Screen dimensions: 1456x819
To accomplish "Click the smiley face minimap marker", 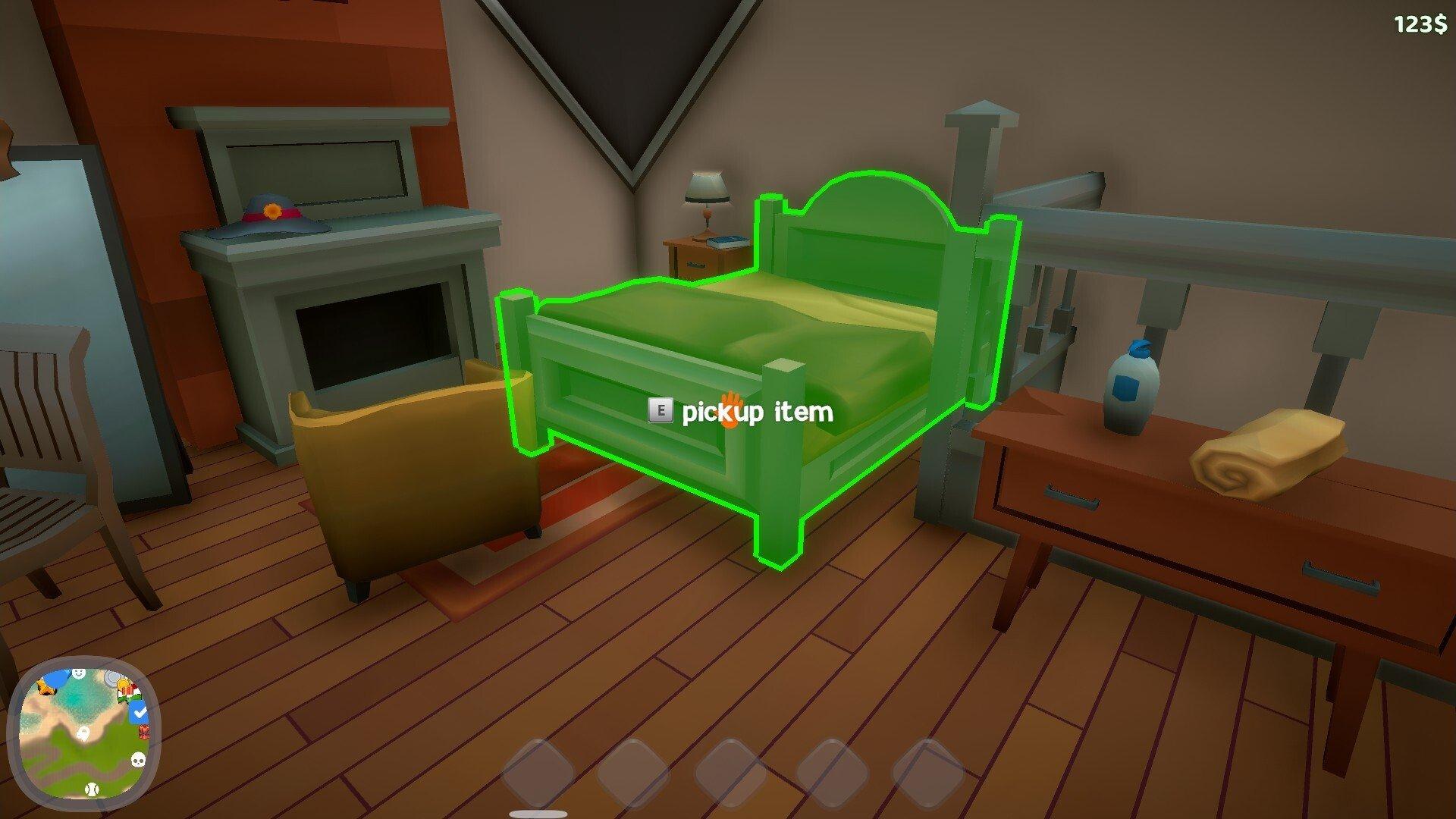I will (x=78, y=673).
